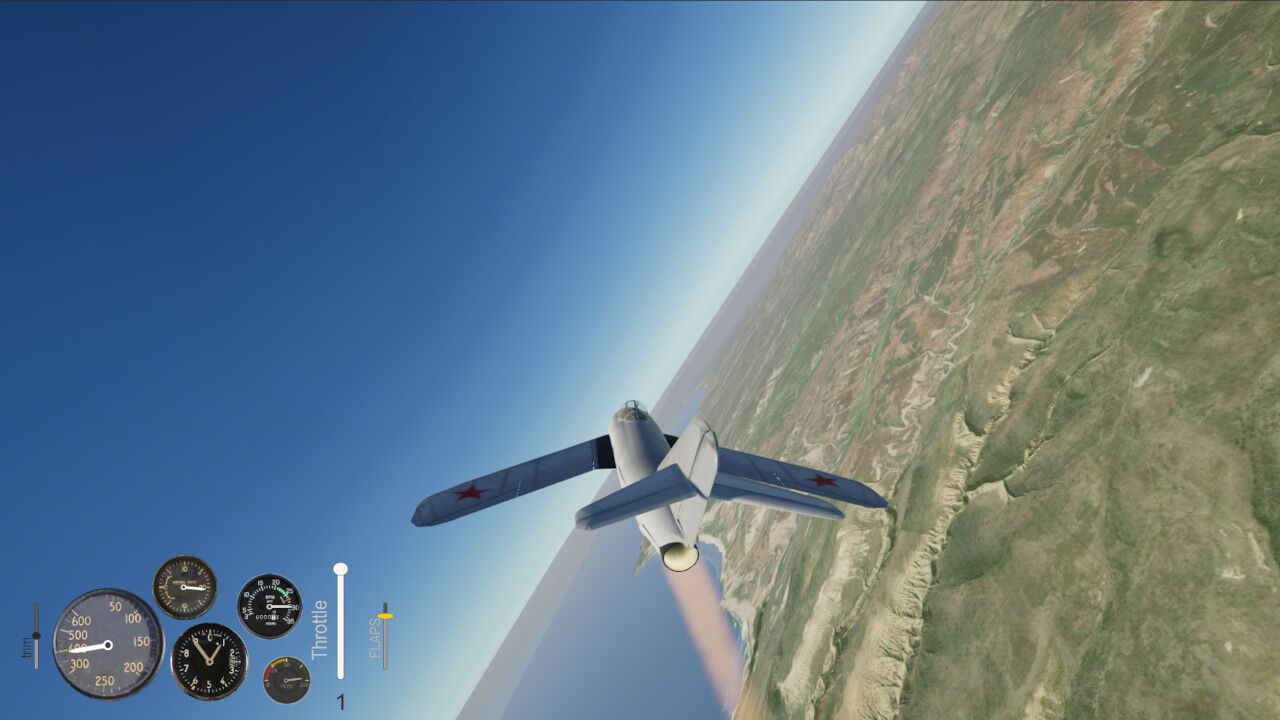Viewport: 1280px width, 720px height.
Task: Click the Trim text label
Action: [x=27, y=648]
